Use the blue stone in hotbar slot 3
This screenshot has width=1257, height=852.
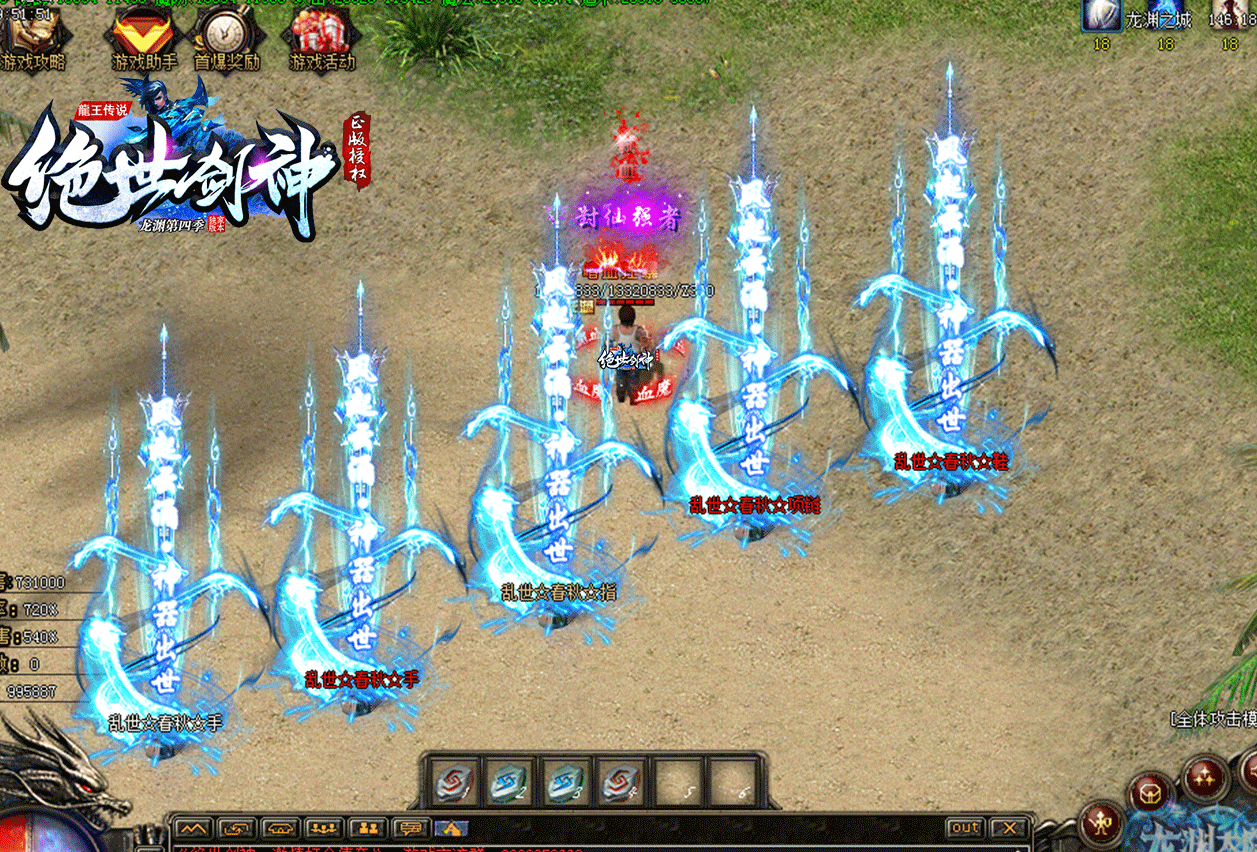[565, 781]
